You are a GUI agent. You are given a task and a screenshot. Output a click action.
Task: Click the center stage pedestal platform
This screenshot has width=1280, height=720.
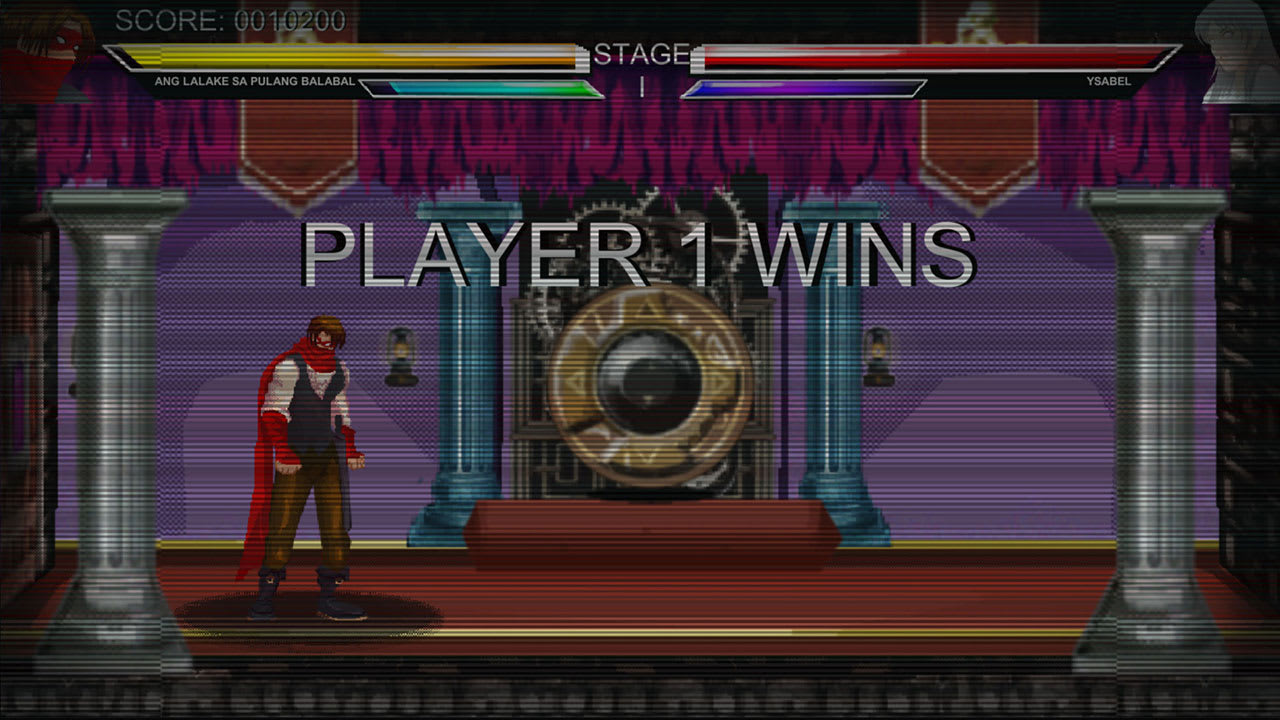(645, 525)
